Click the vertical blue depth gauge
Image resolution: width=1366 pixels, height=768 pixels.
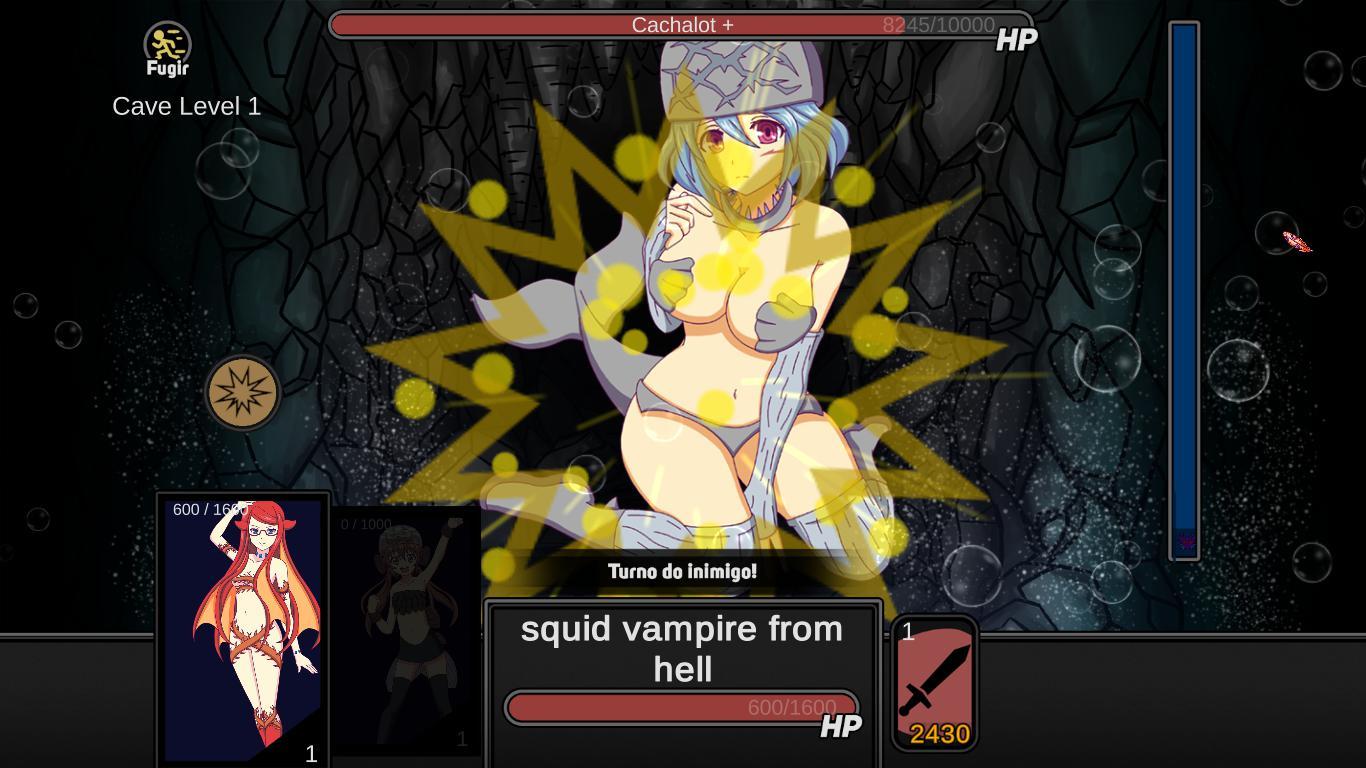tap(1183, 290)
